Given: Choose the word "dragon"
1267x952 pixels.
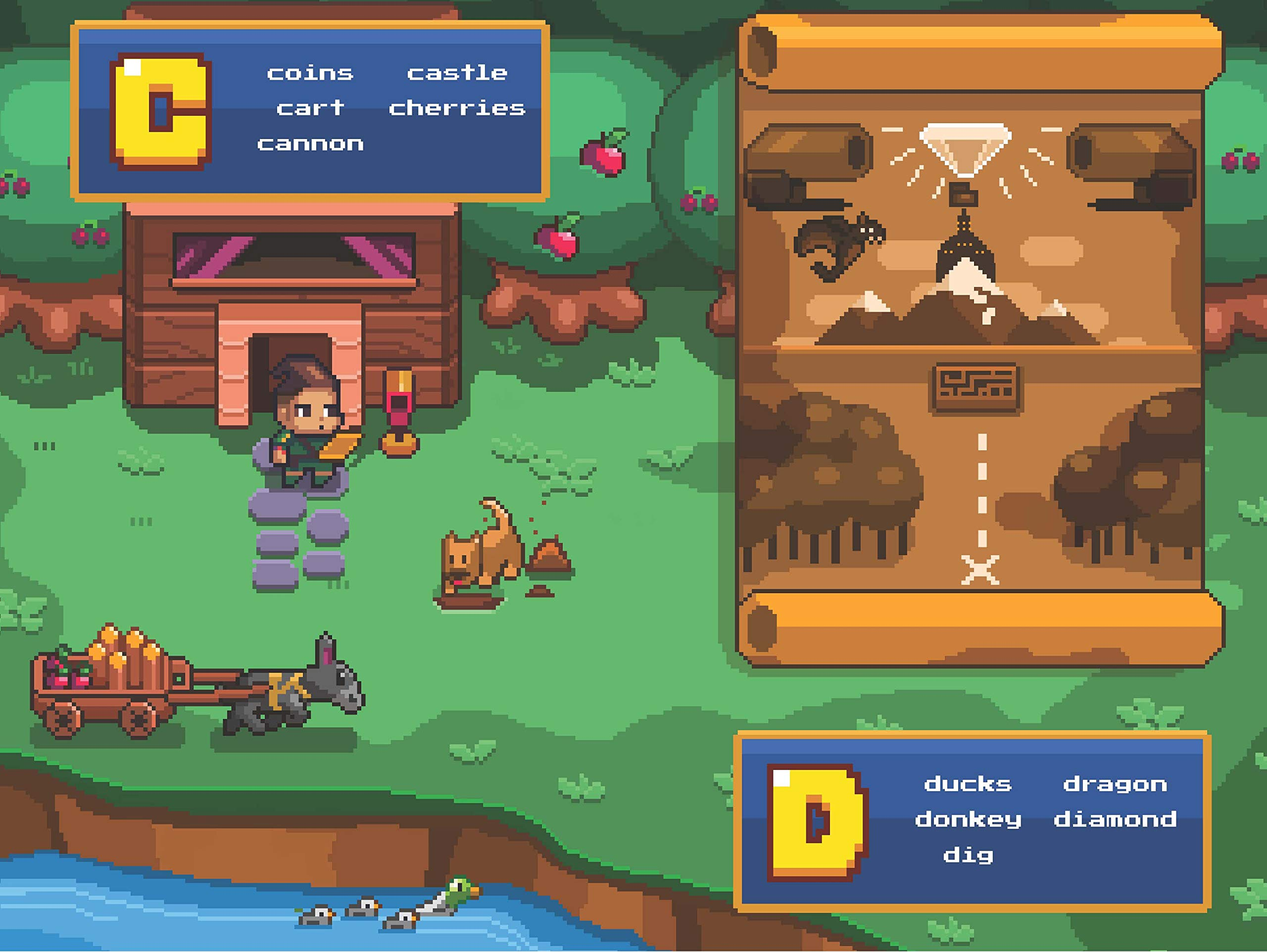Looking at the screenshot, I should coord(1115,784).
